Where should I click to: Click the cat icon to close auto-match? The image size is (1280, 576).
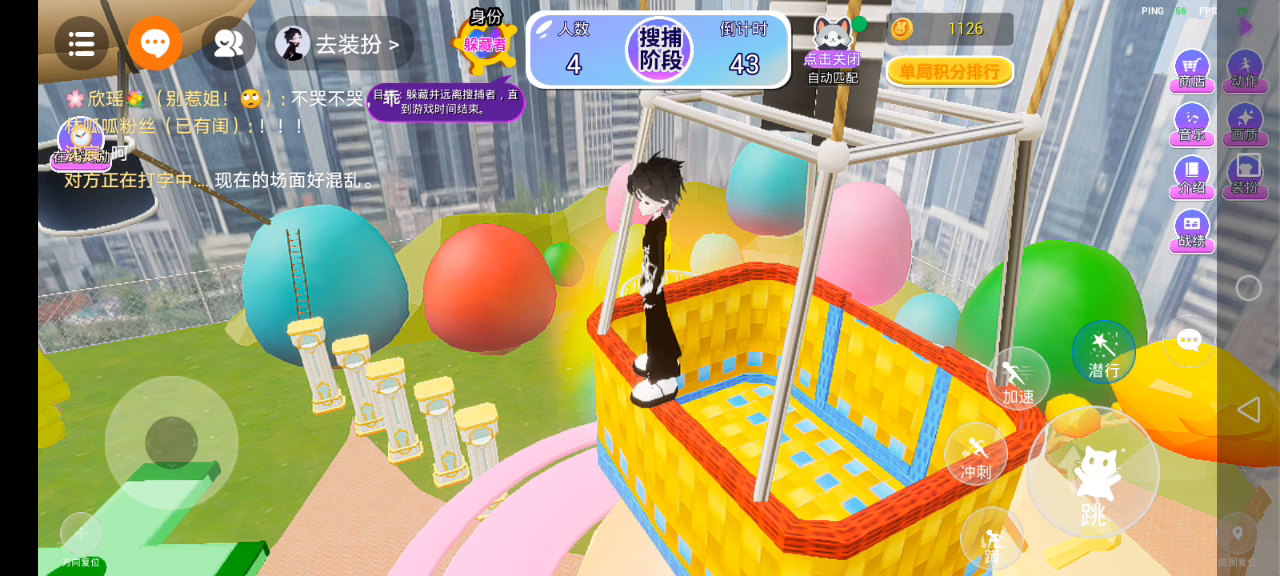click(x=831, y=38)
